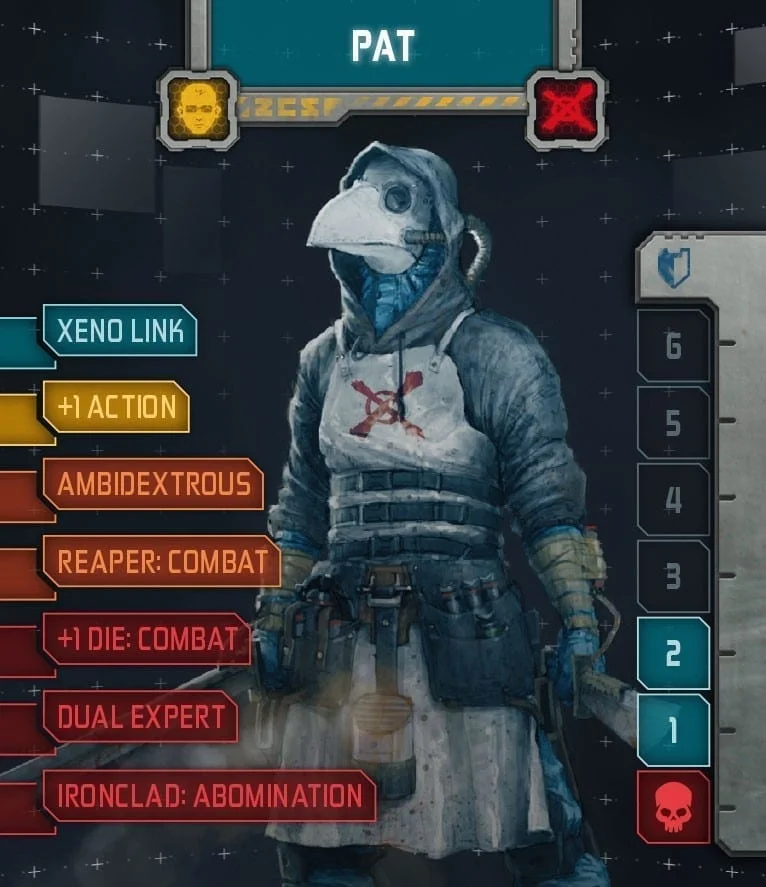Activate the Ironclad: Abomination skill
The image size is (766, 887).
click(x=209, y=795)
